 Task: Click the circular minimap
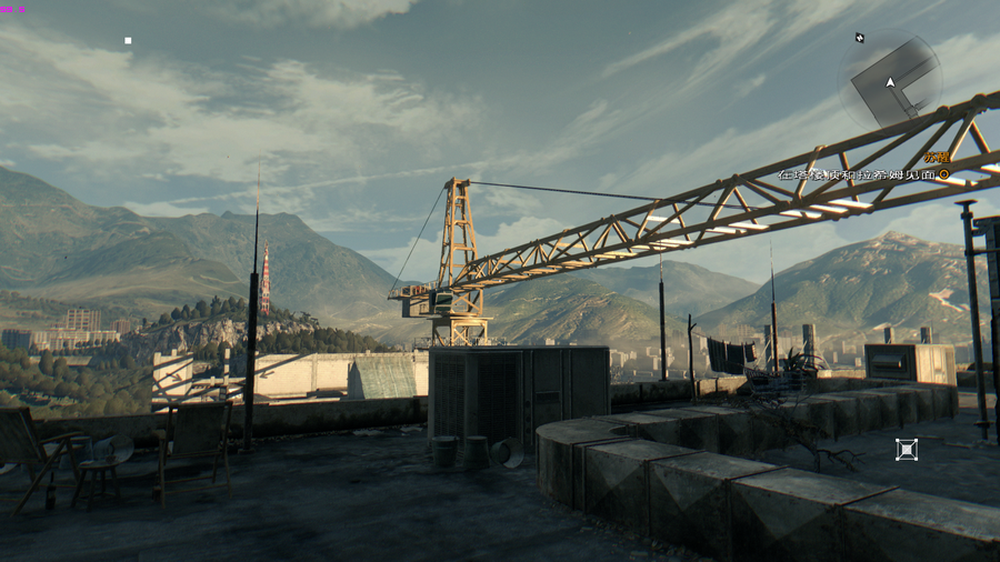(x=889, y=80)
